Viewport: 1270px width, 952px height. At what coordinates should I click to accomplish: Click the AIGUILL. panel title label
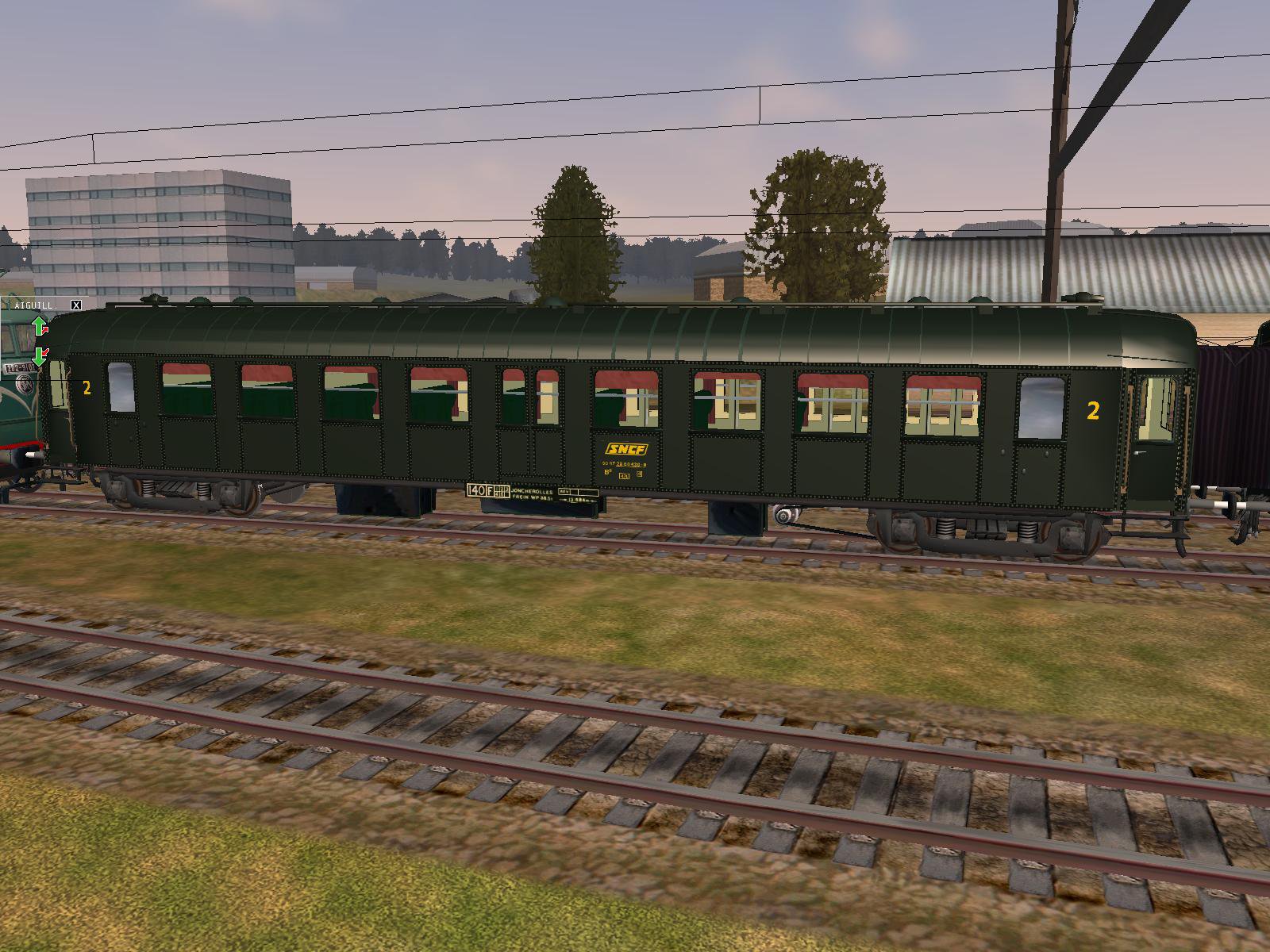coord(36,305)
